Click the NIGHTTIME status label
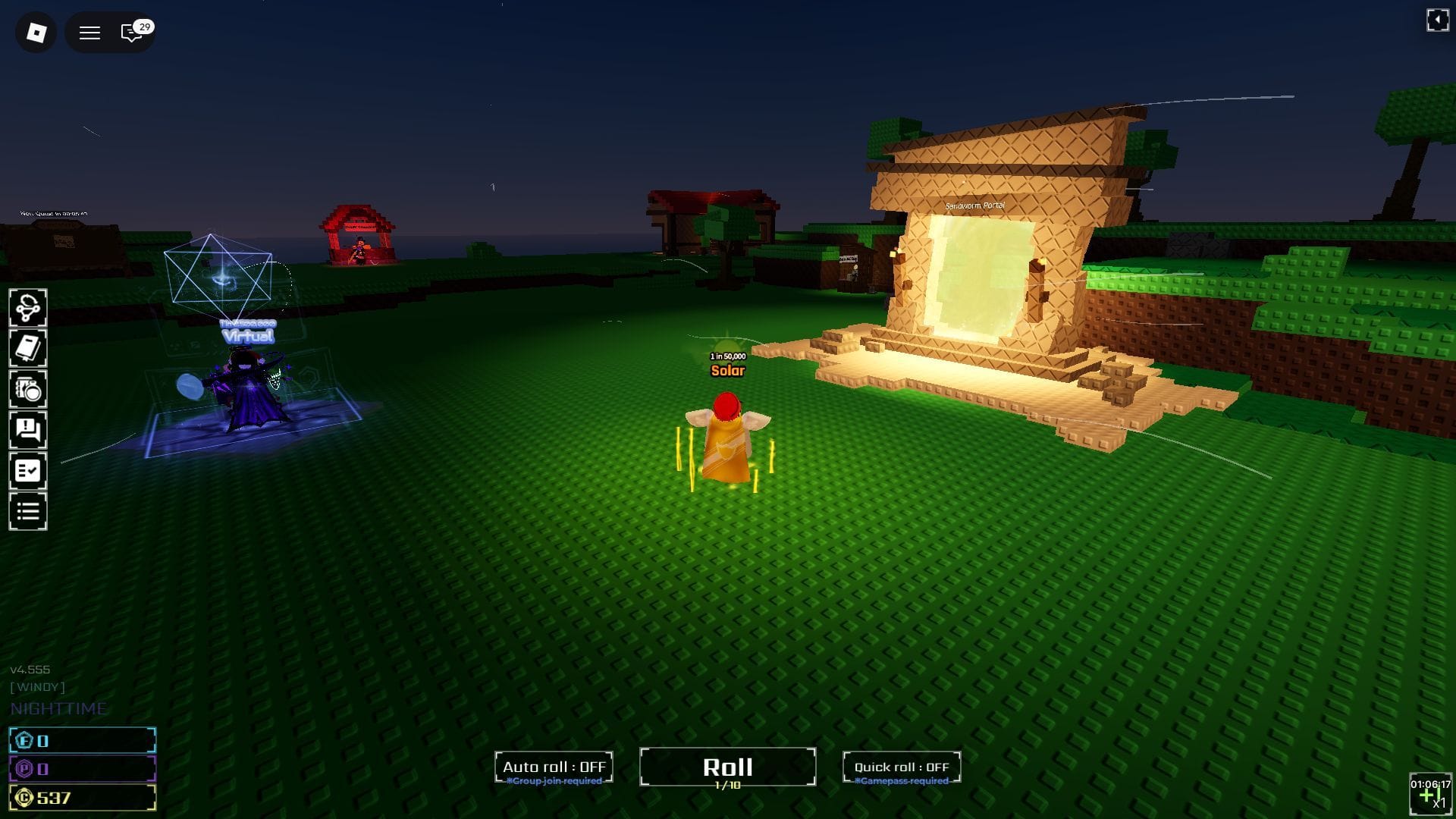 pos(58,708)
